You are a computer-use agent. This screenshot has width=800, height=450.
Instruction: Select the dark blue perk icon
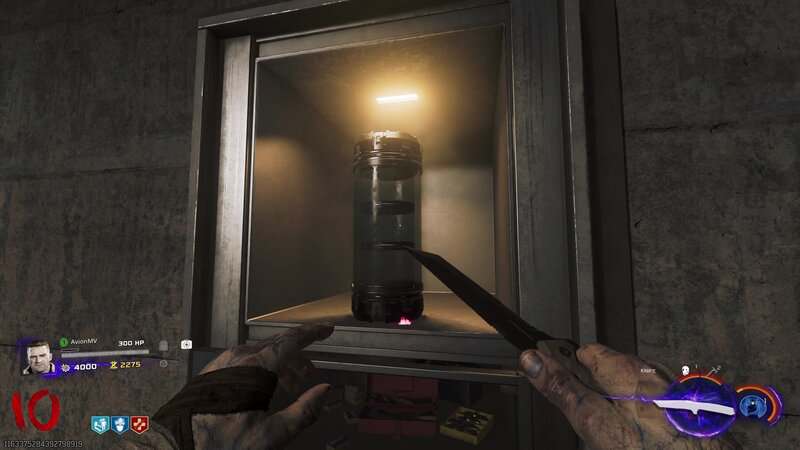click(119, 424)
